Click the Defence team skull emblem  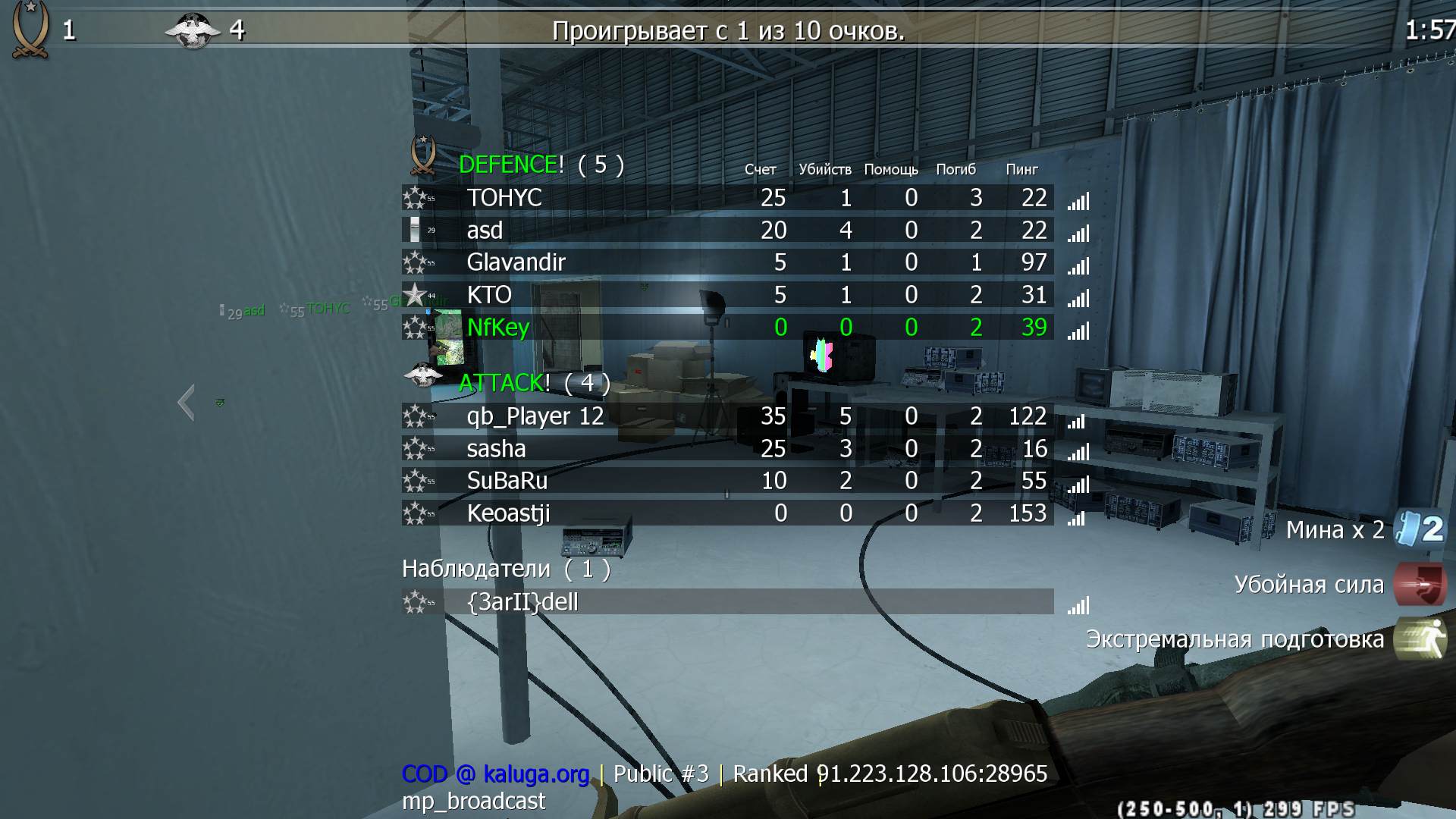(x=422, y=158)
